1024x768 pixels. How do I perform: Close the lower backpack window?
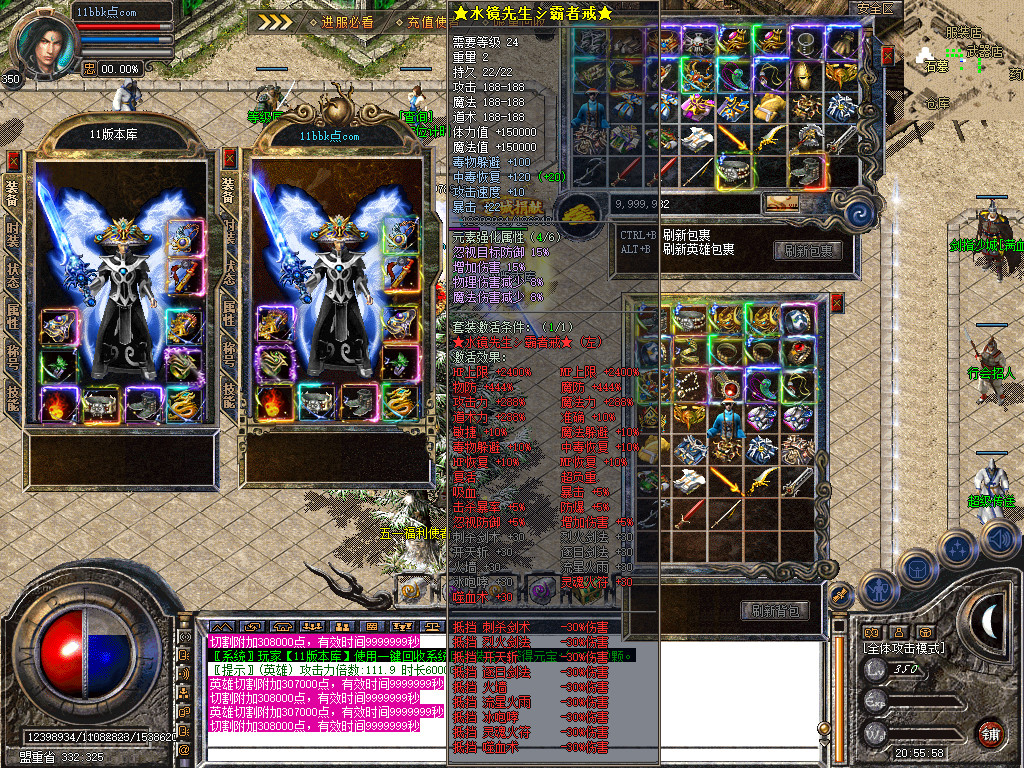tap(837, 302)
